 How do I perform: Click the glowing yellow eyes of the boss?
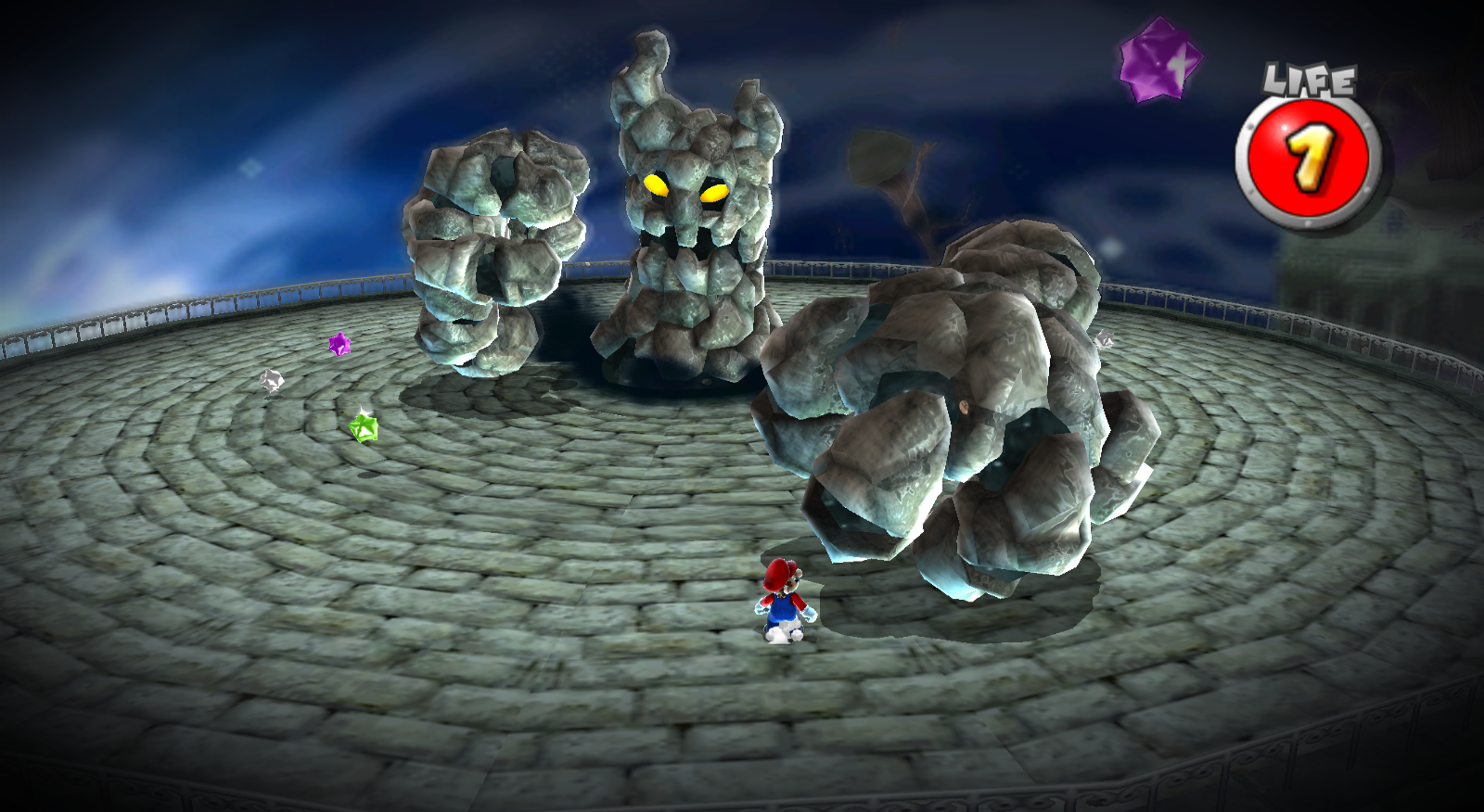pyautogui.click(x=684, y=188)
